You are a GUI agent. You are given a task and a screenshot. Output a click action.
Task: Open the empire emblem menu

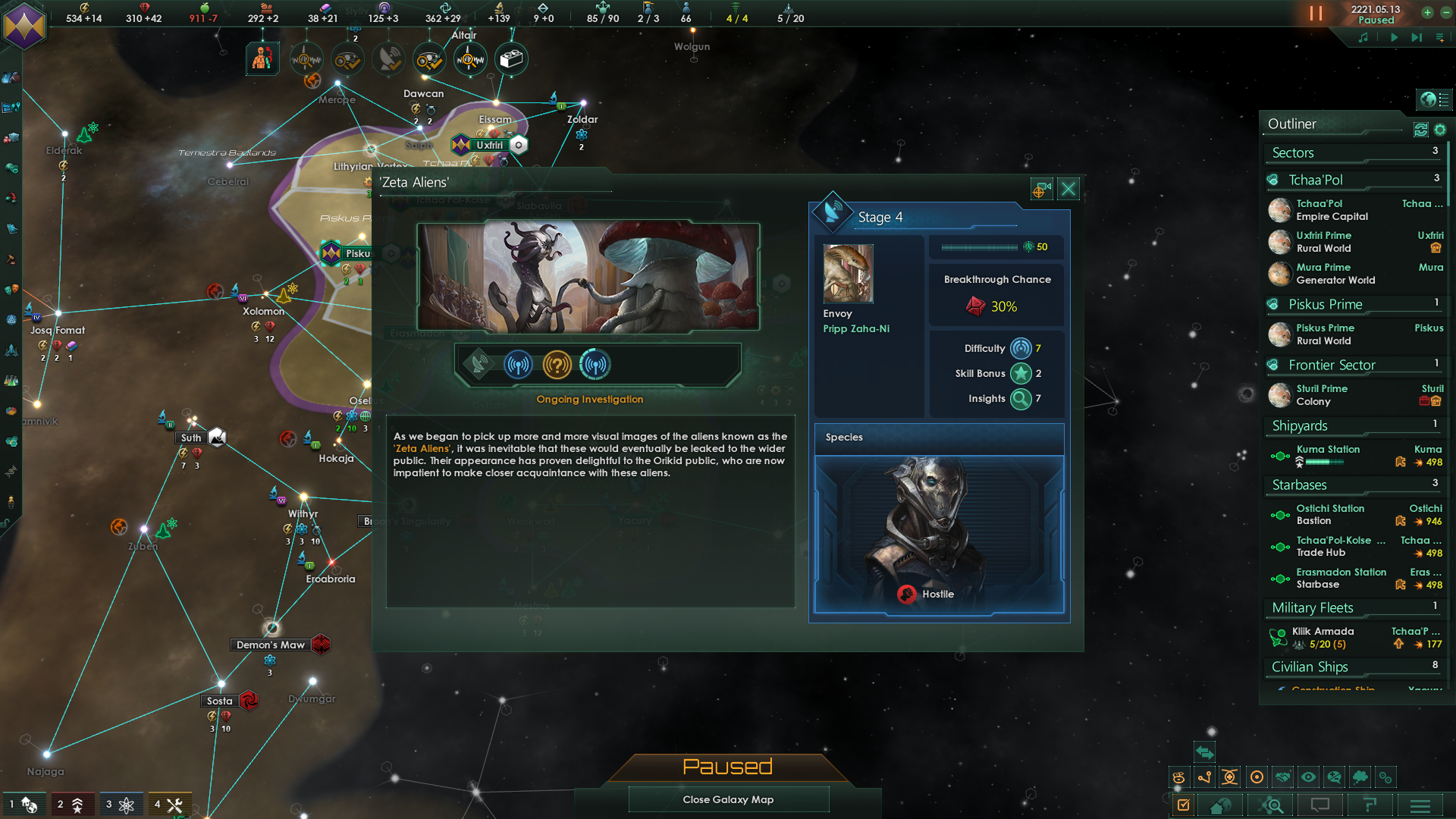pos(24,25)
